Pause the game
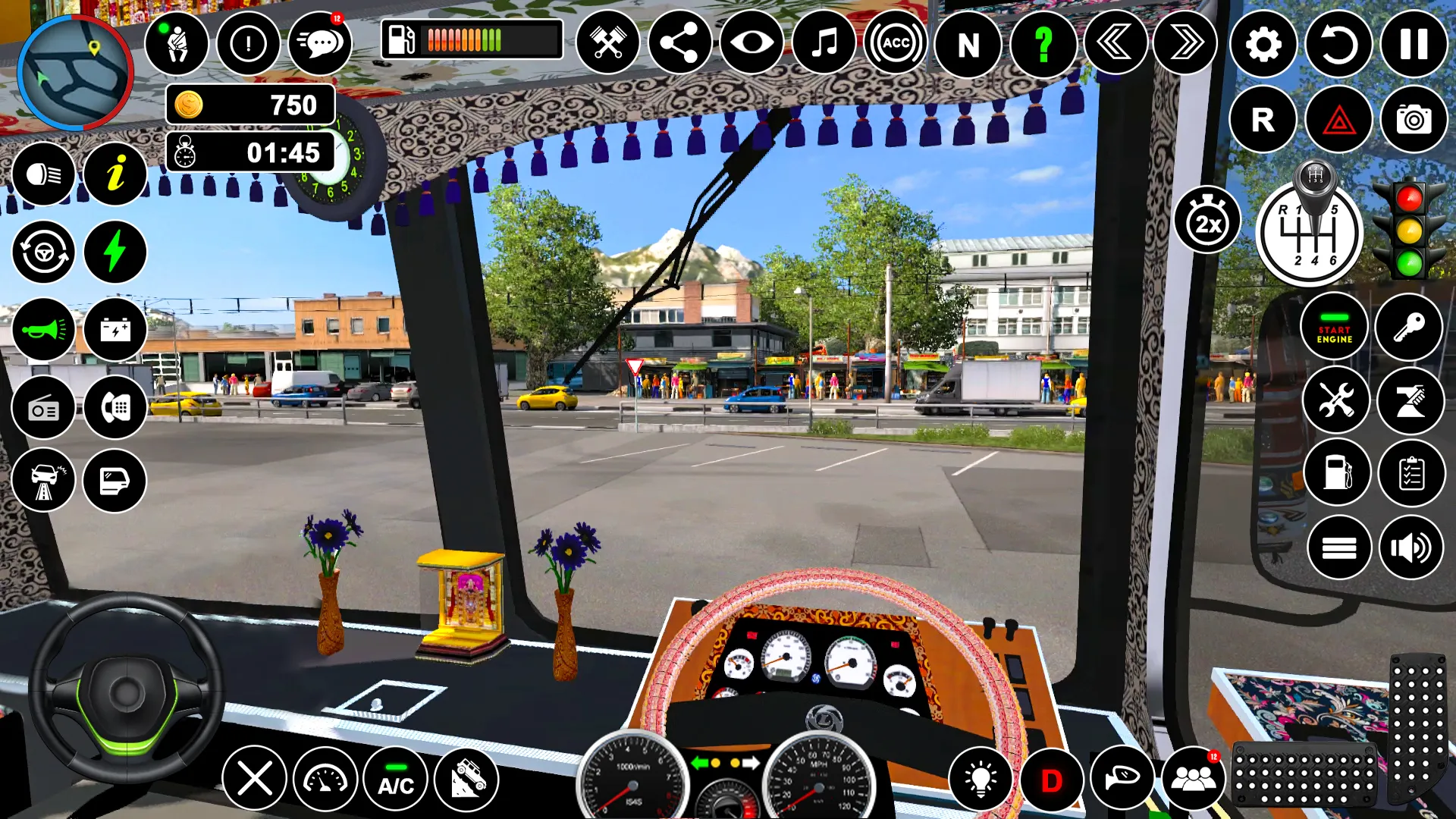 (1412, 45)
